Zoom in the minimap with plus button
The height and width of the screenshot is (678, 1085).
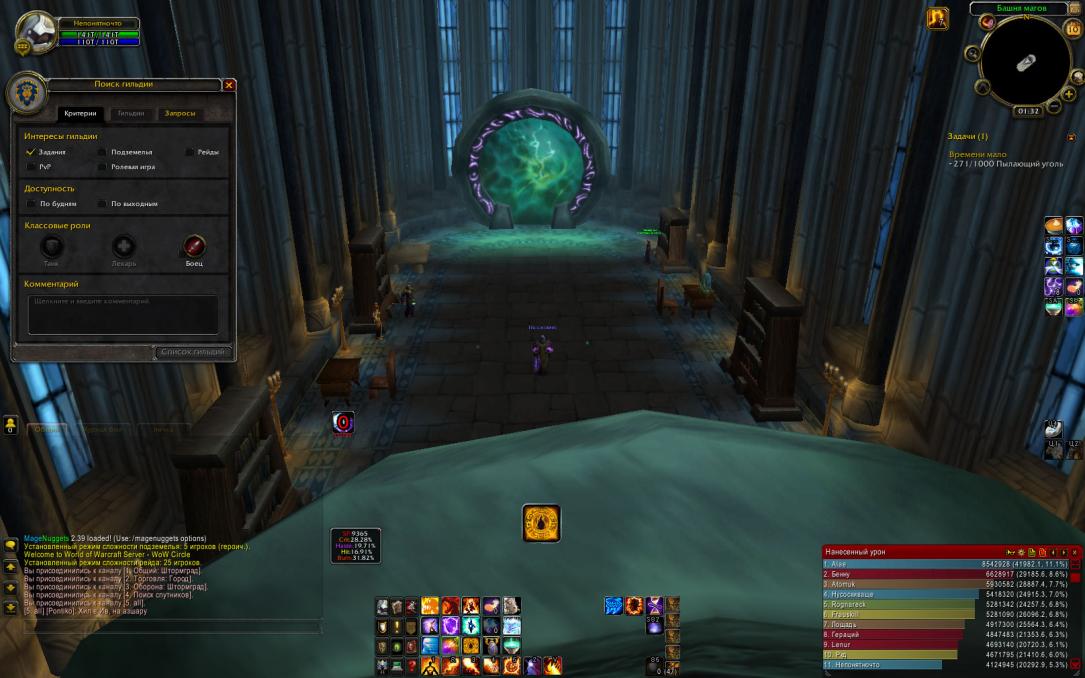[1069, 93]
